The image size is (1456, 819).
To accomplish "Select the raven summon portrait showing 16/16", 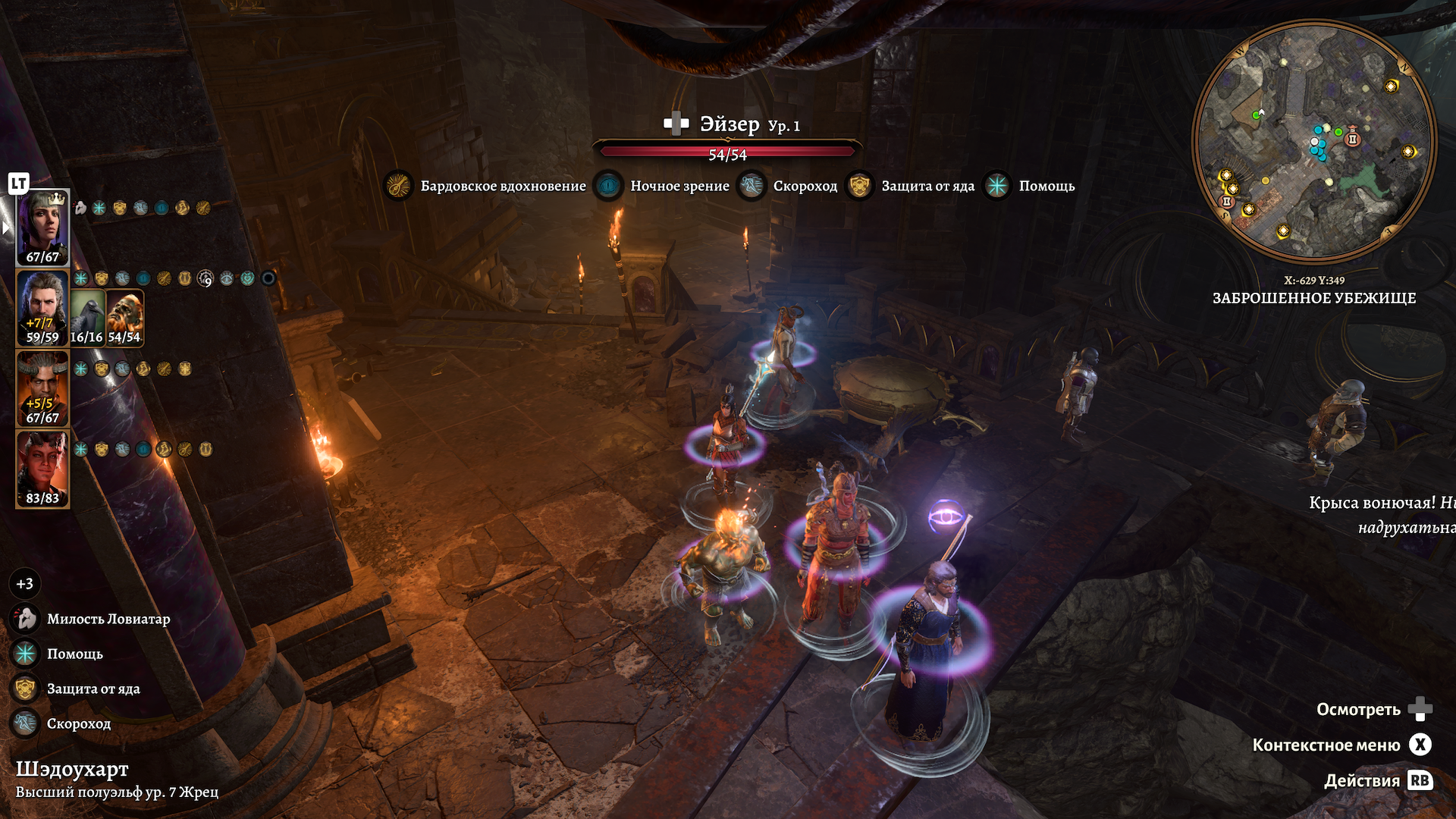I will click(x=87, y=317).
